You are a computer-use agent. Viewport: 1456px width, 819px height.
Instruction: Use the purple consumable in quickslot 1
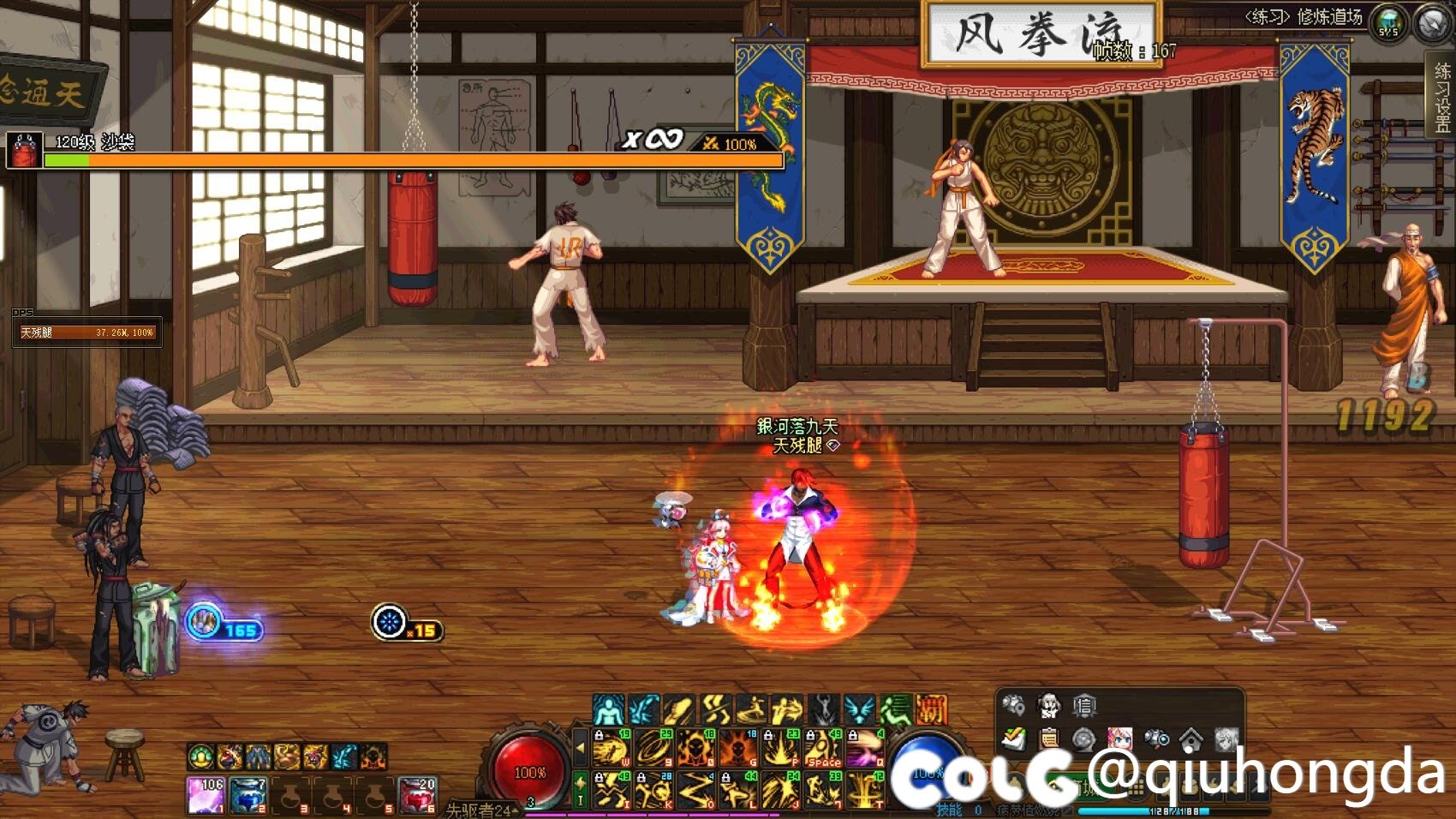click(x=206, y=795)
